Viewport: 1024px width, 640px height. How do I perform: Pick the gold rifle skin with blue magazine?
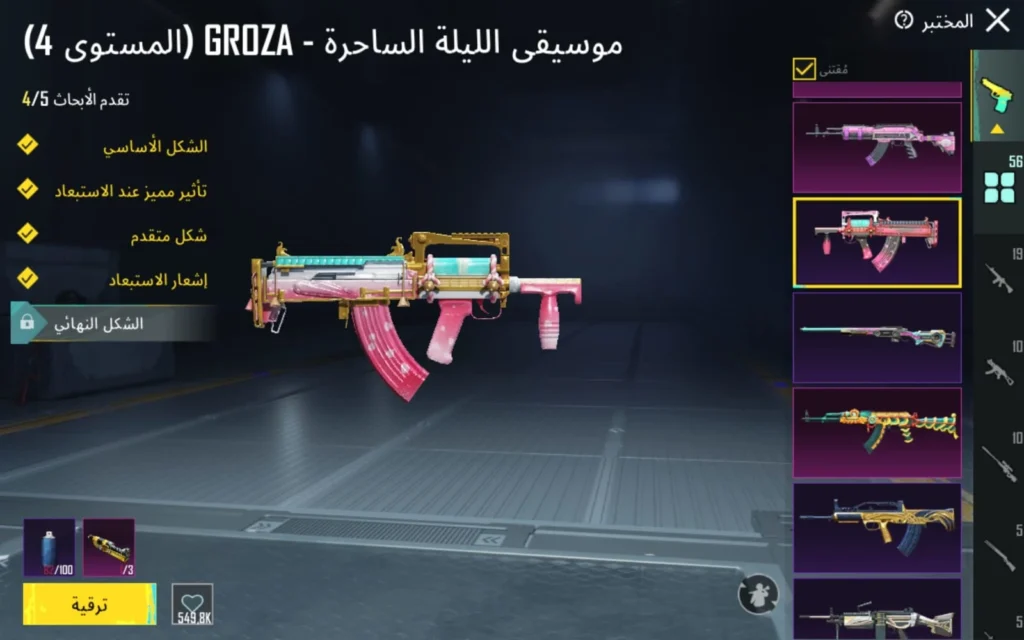(x=877, y=528)
